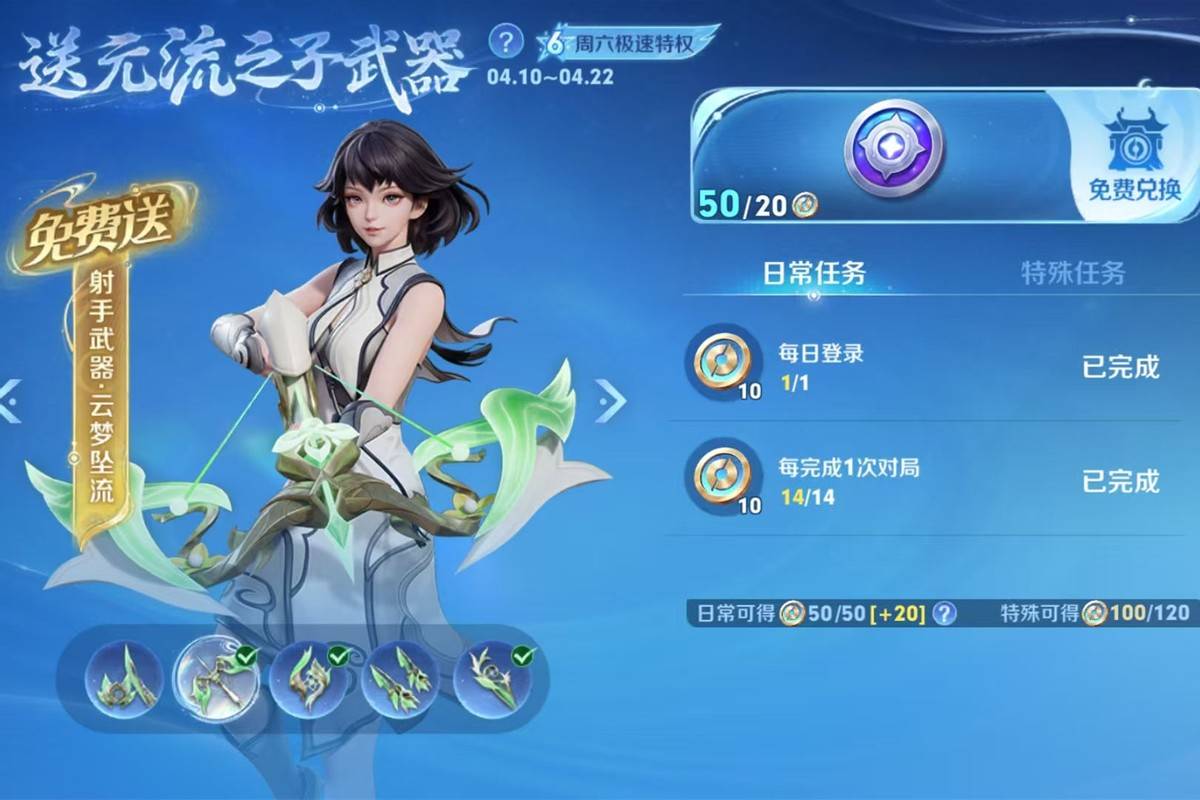Click the large purple token icon
The height and width of the screenshot is (800, 1200).
point(893,147)
